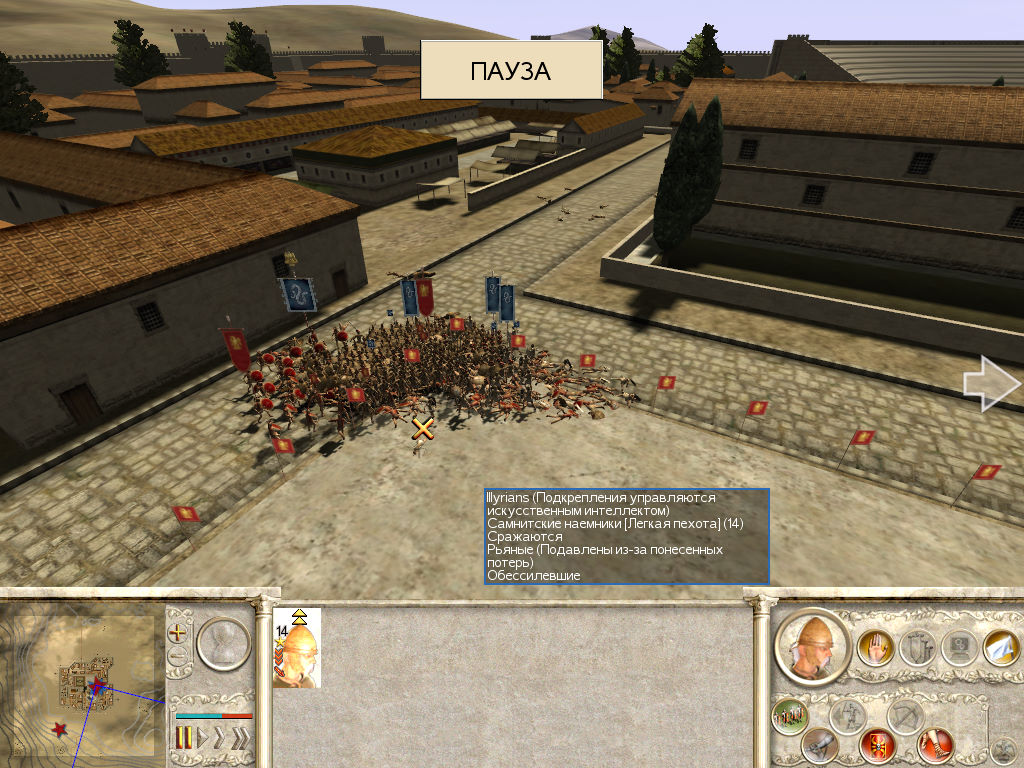Toggle guard mode with the red shield icon
The width and height of the screenshot is (1024, 768).
(x=877, y=745)
